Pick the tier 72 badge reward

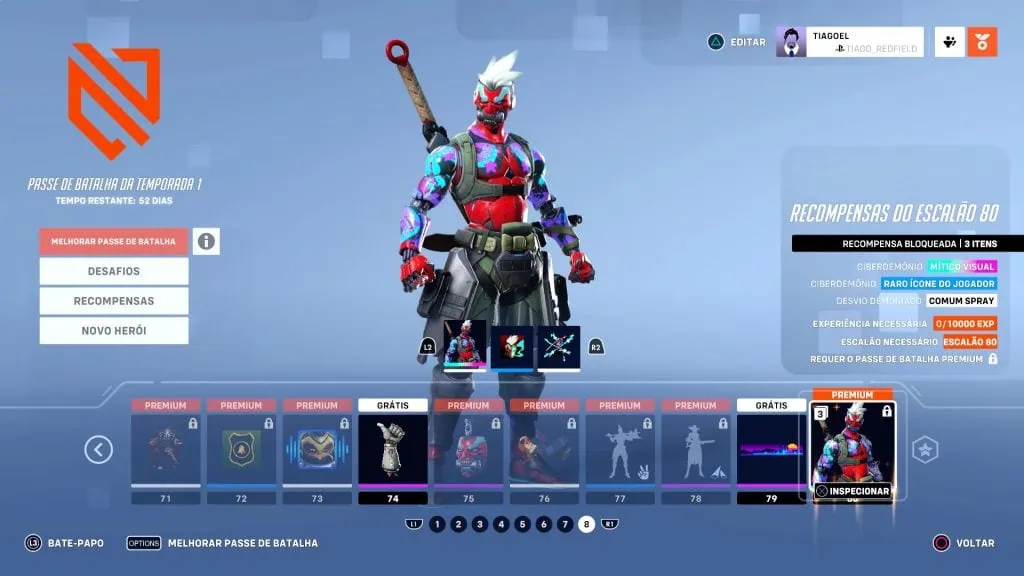point(241,450)
